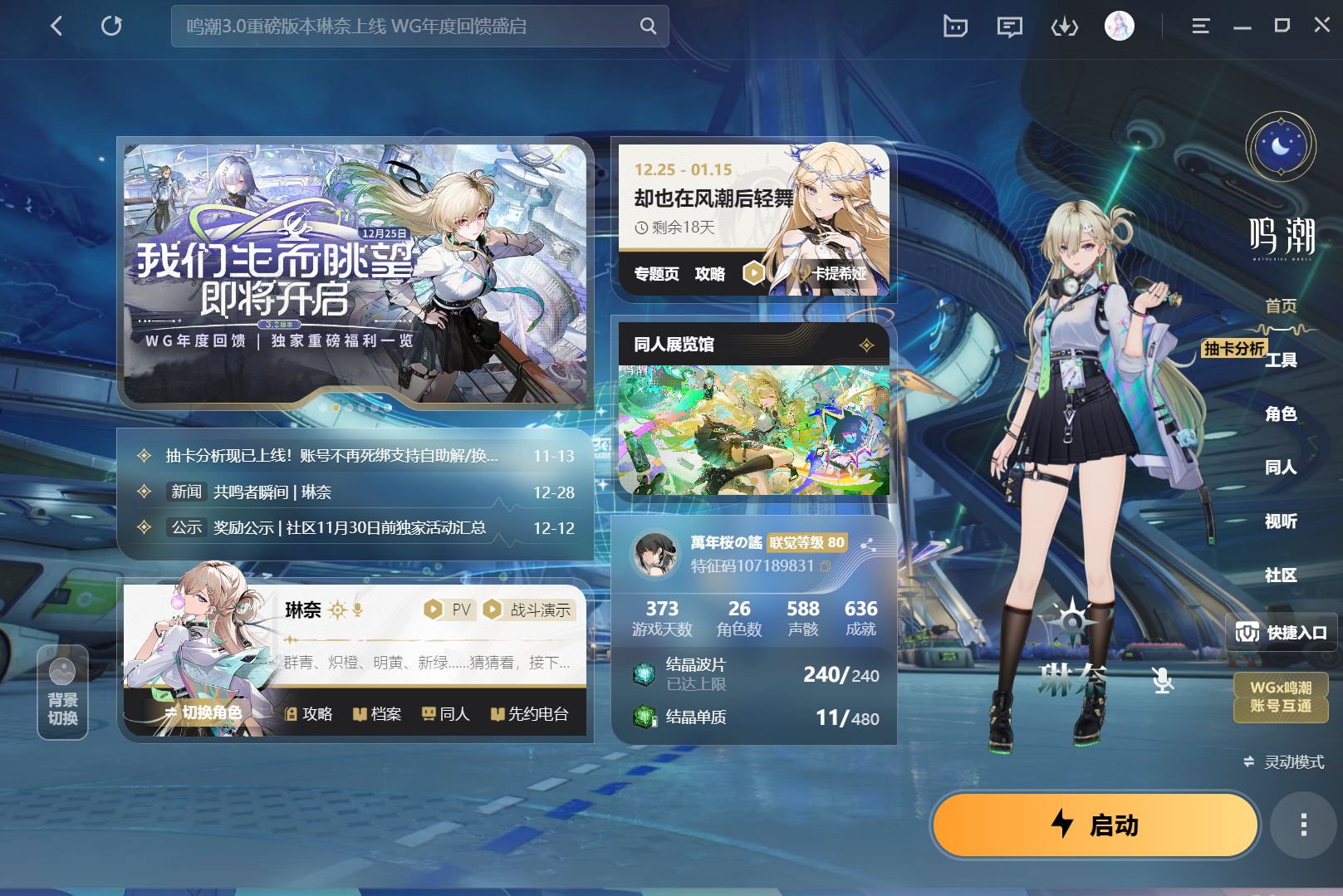Go back with the left arrow
Image resolution: width=1343 pixels, height=896 pixels.
click(56, 27)
